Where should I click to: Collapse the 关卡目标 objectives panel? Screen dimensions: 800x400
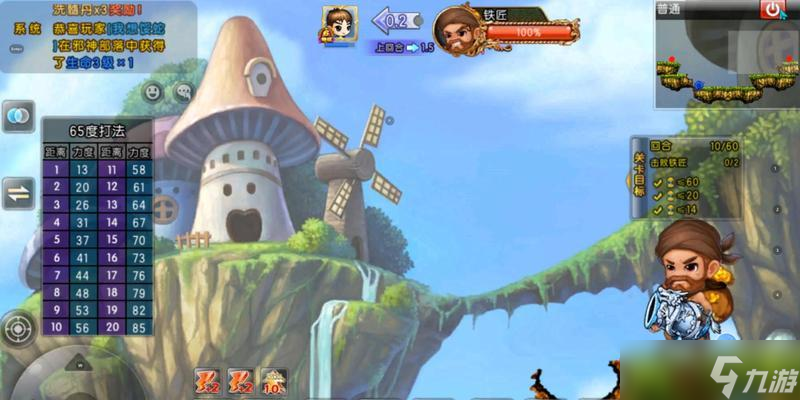[x=639, y=179]
